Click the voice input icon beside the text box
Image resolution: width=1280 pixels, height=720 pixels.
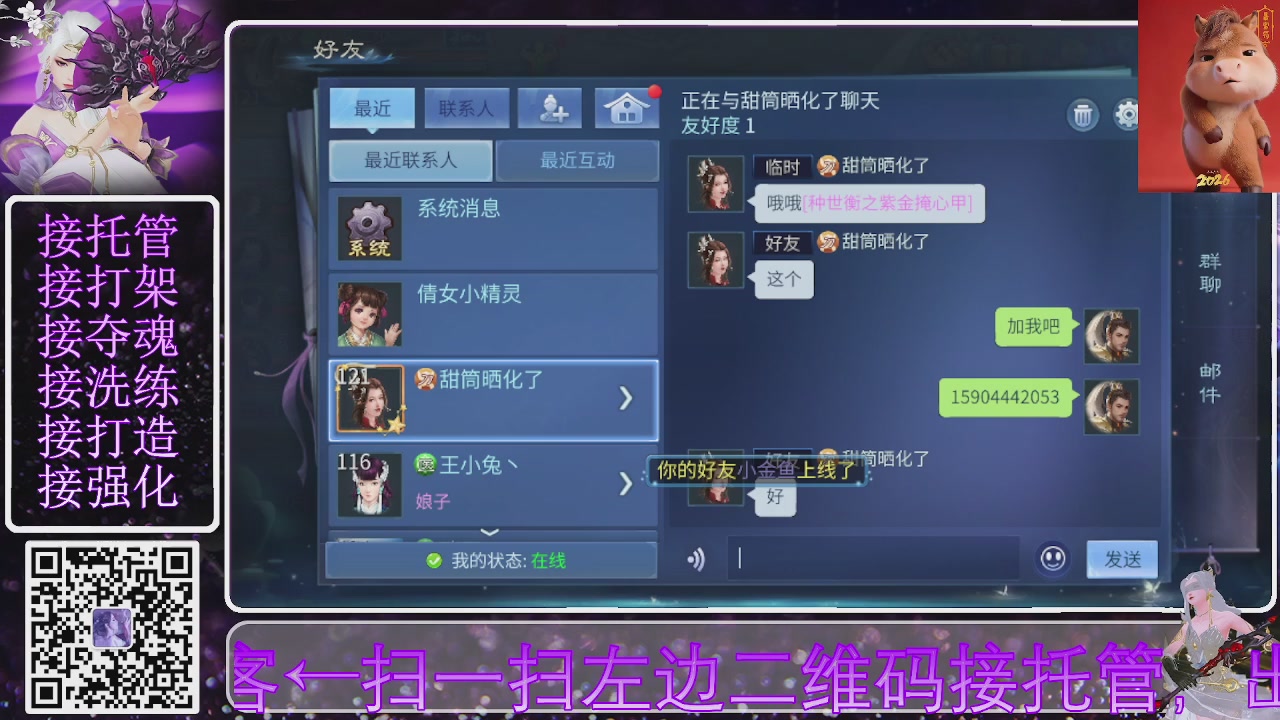pyautogui.click(x=696, y=559)
